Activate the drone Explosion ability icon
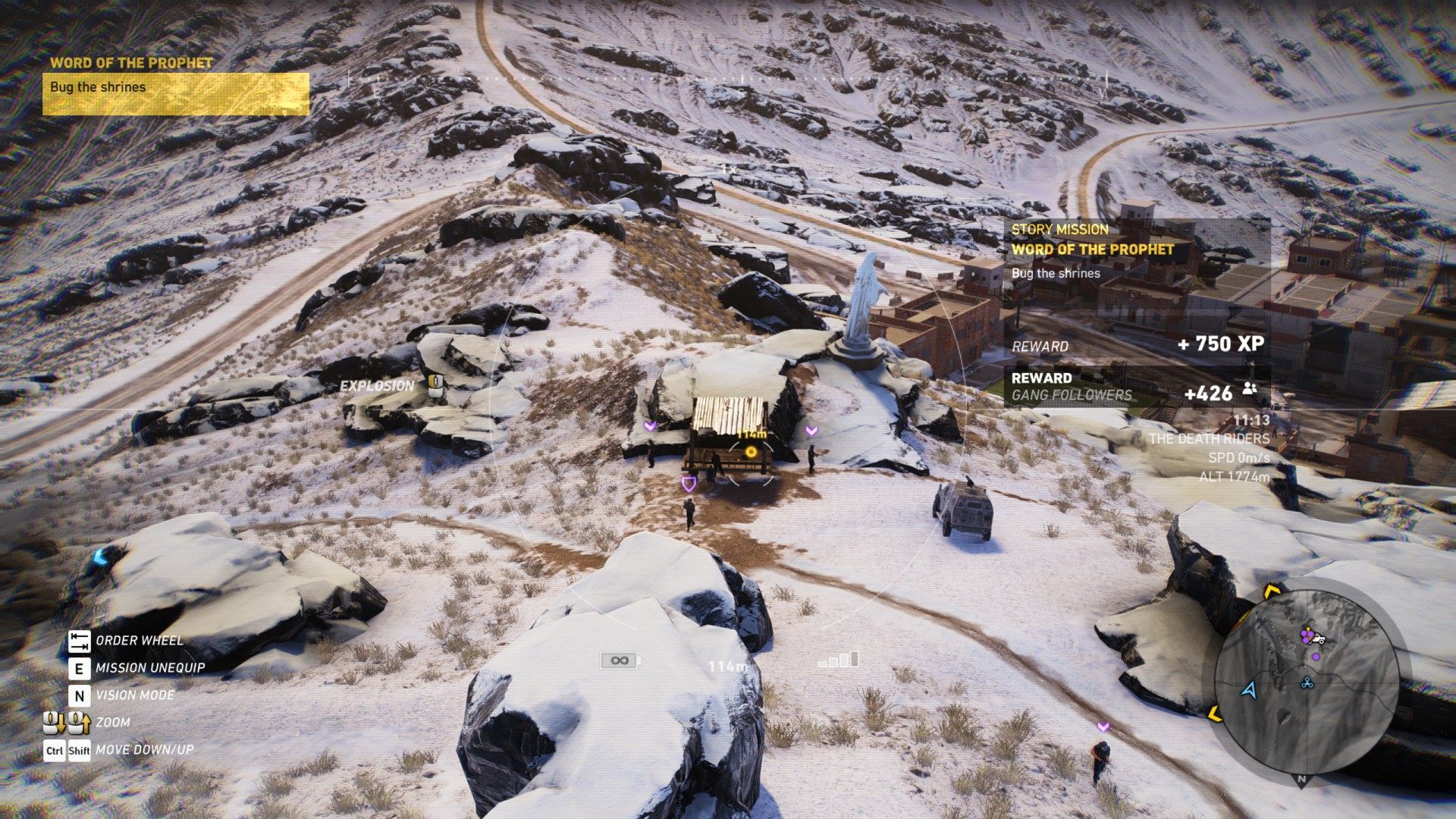The height and width of the screenshot is (819, 1456). point(435,384)
